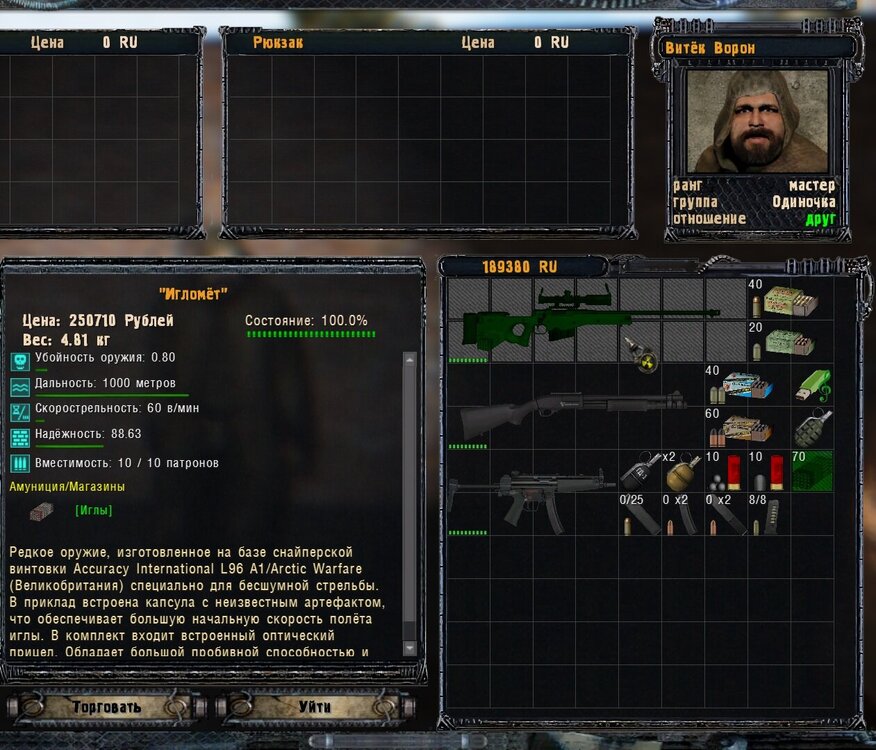Viewport: 876px width, 750px height.
Task: Choose the dark green F1 grenade
Action: [x=811, y=427]
